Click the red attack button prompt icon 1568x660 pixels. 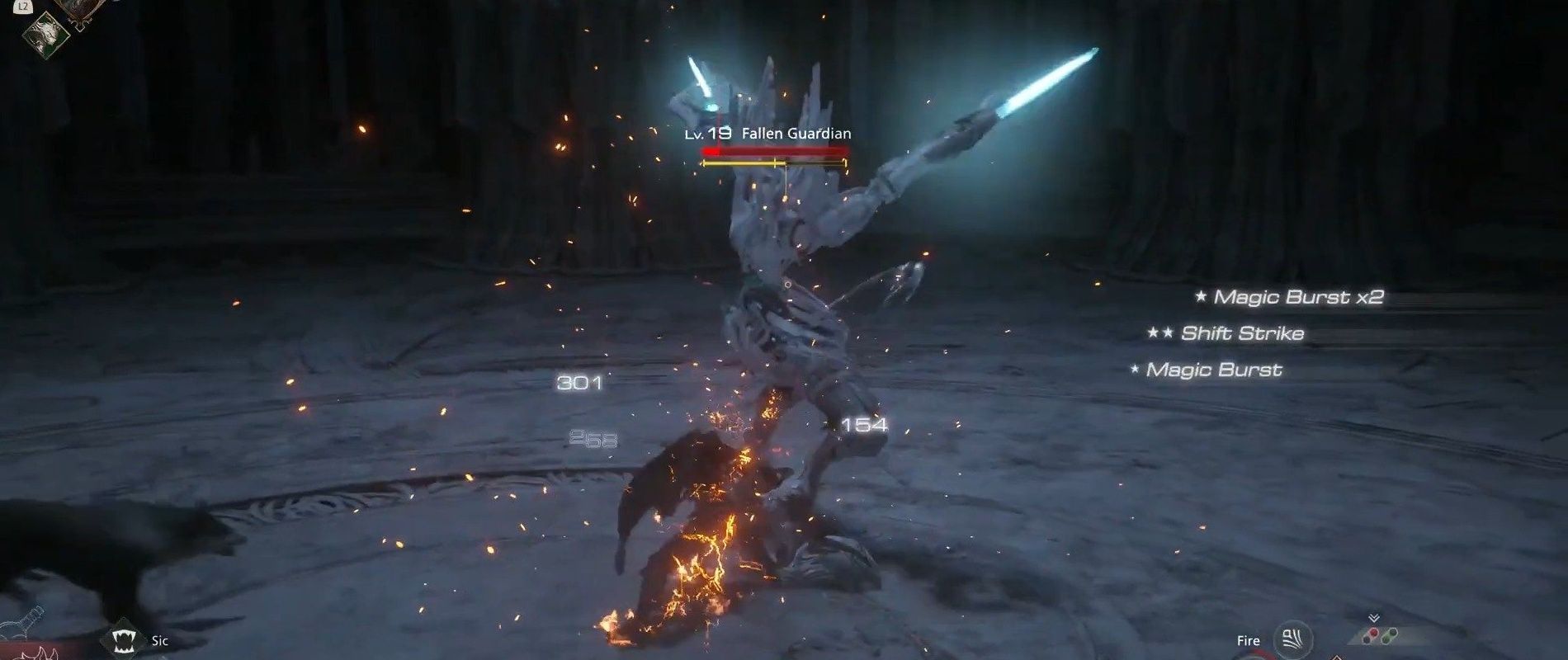click(1374, 633)
